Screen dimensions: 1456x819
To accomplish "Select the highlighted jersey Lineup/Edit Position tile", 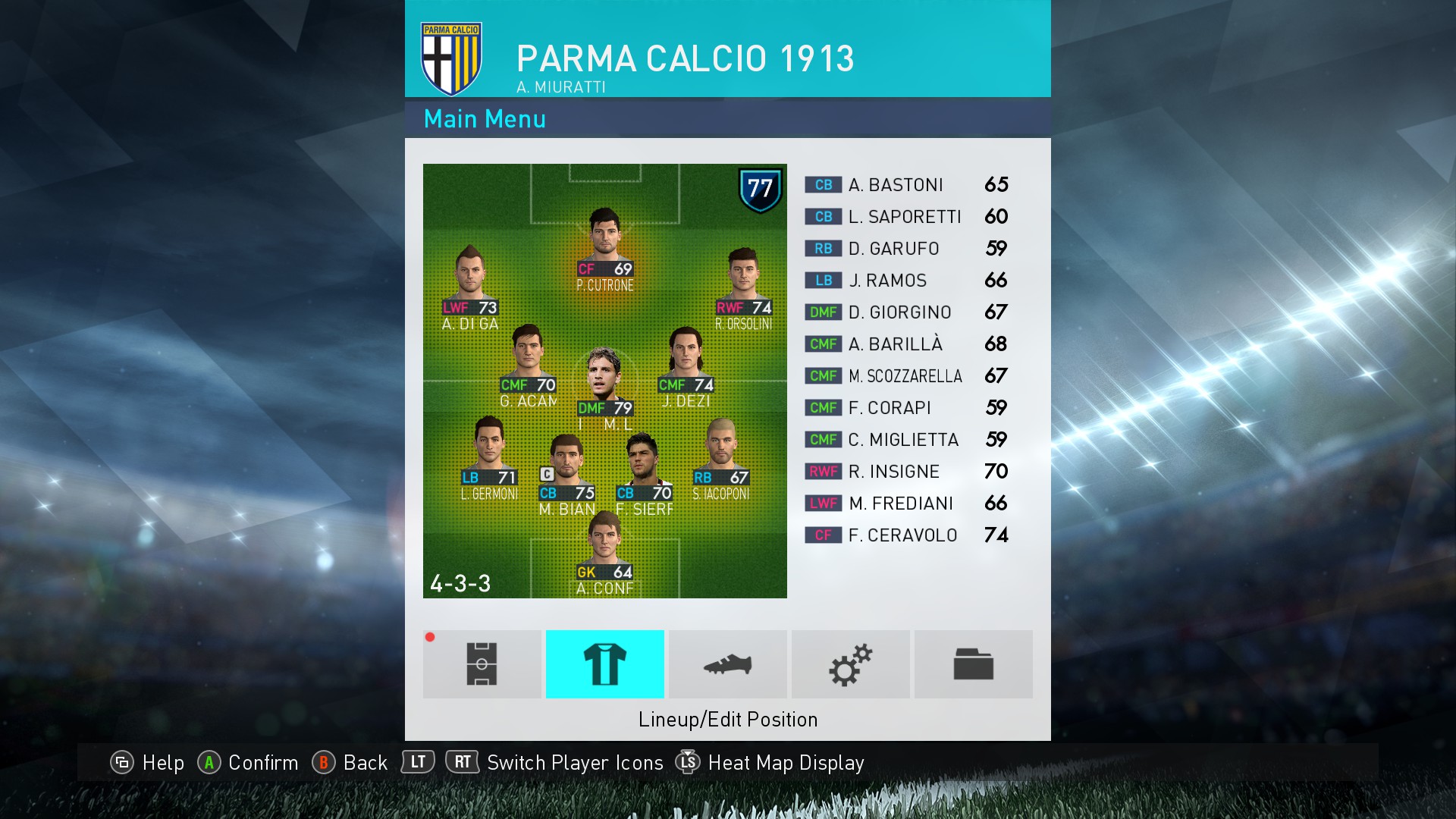I will (605, 664).
